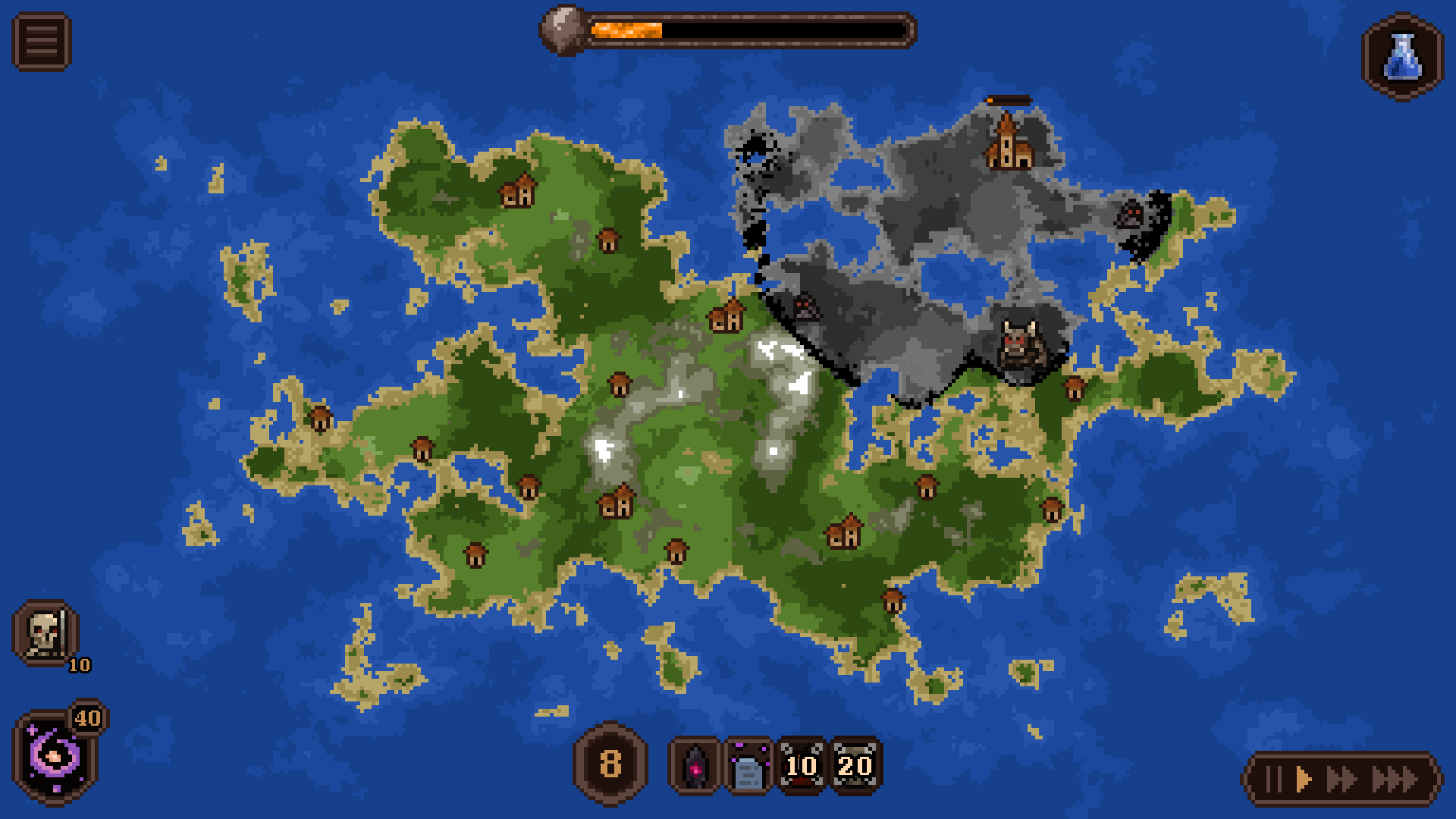Switch to double fast-forward speed

click(1341, 780)
